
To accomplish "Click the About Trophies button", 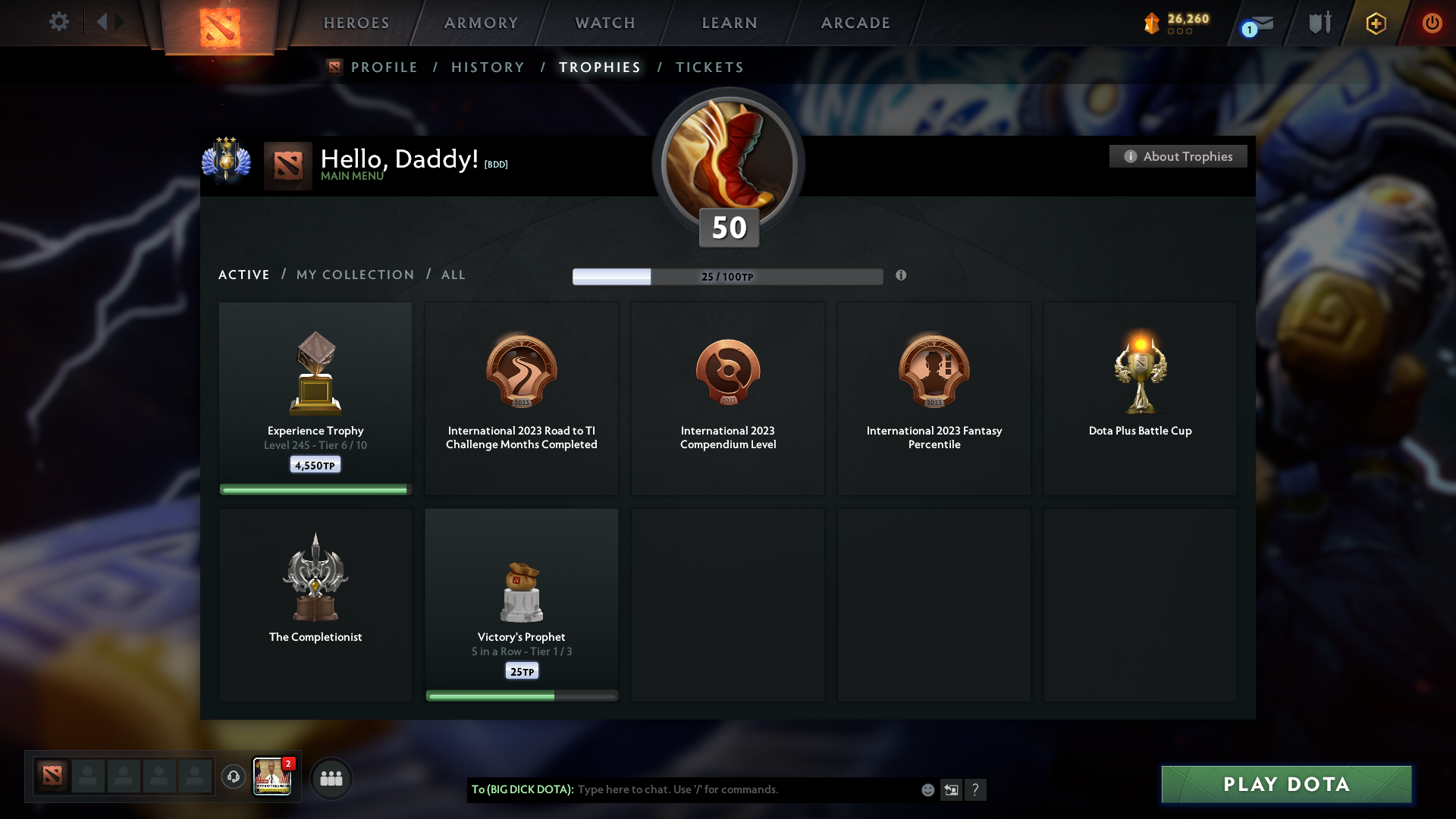I will (x=1178, y=156).
